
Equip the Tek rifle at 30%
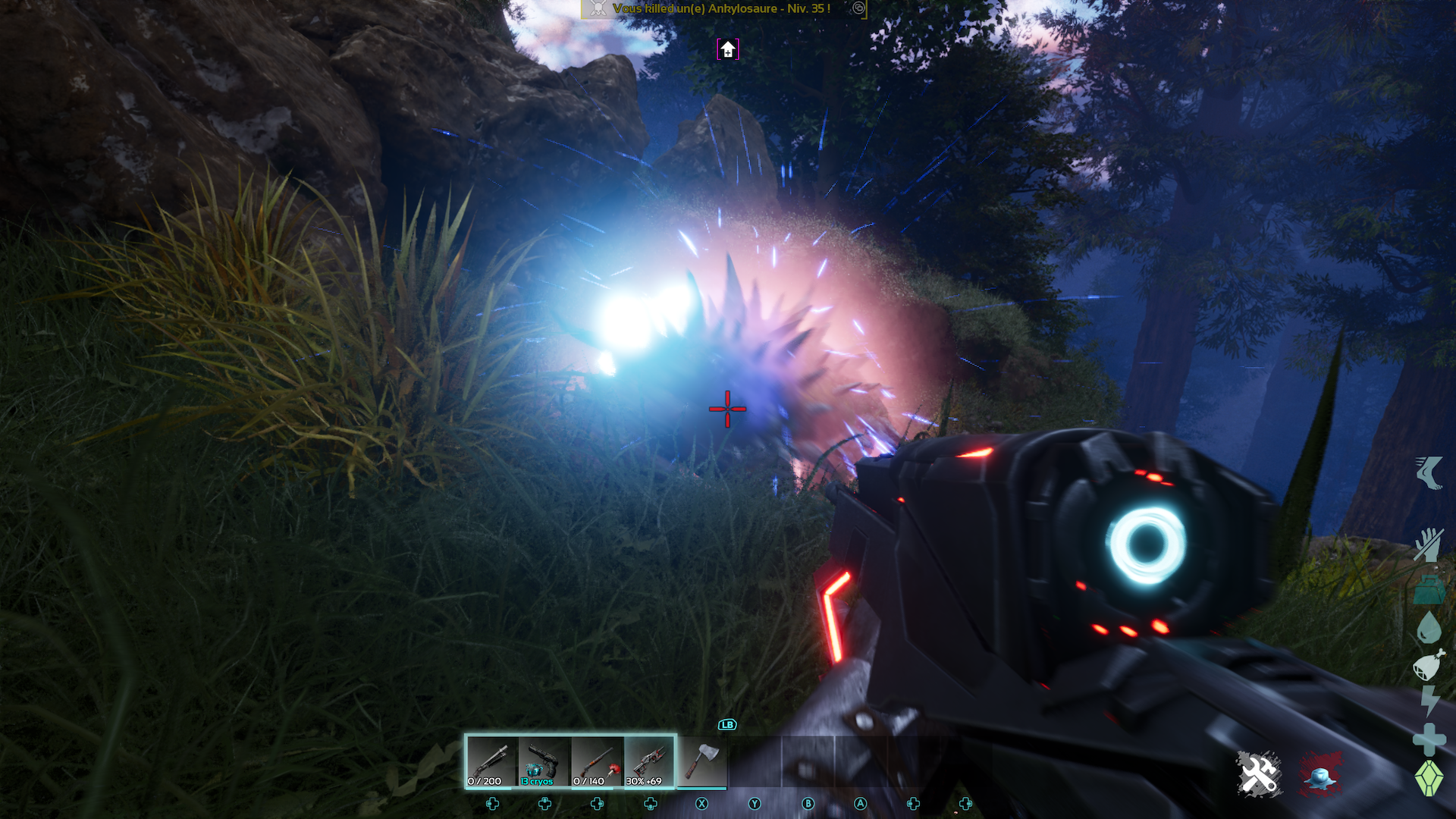click(650, 761)
